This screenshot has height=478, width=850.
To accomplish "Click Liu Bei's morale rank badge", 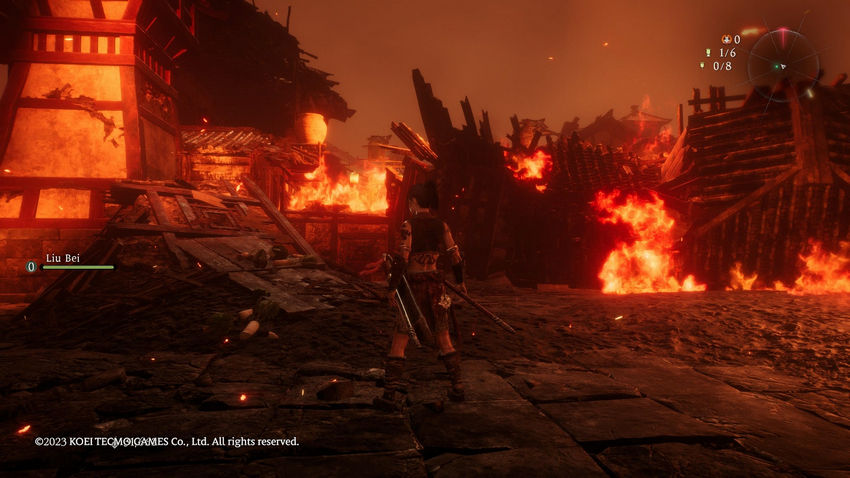I will pos(31,267).
